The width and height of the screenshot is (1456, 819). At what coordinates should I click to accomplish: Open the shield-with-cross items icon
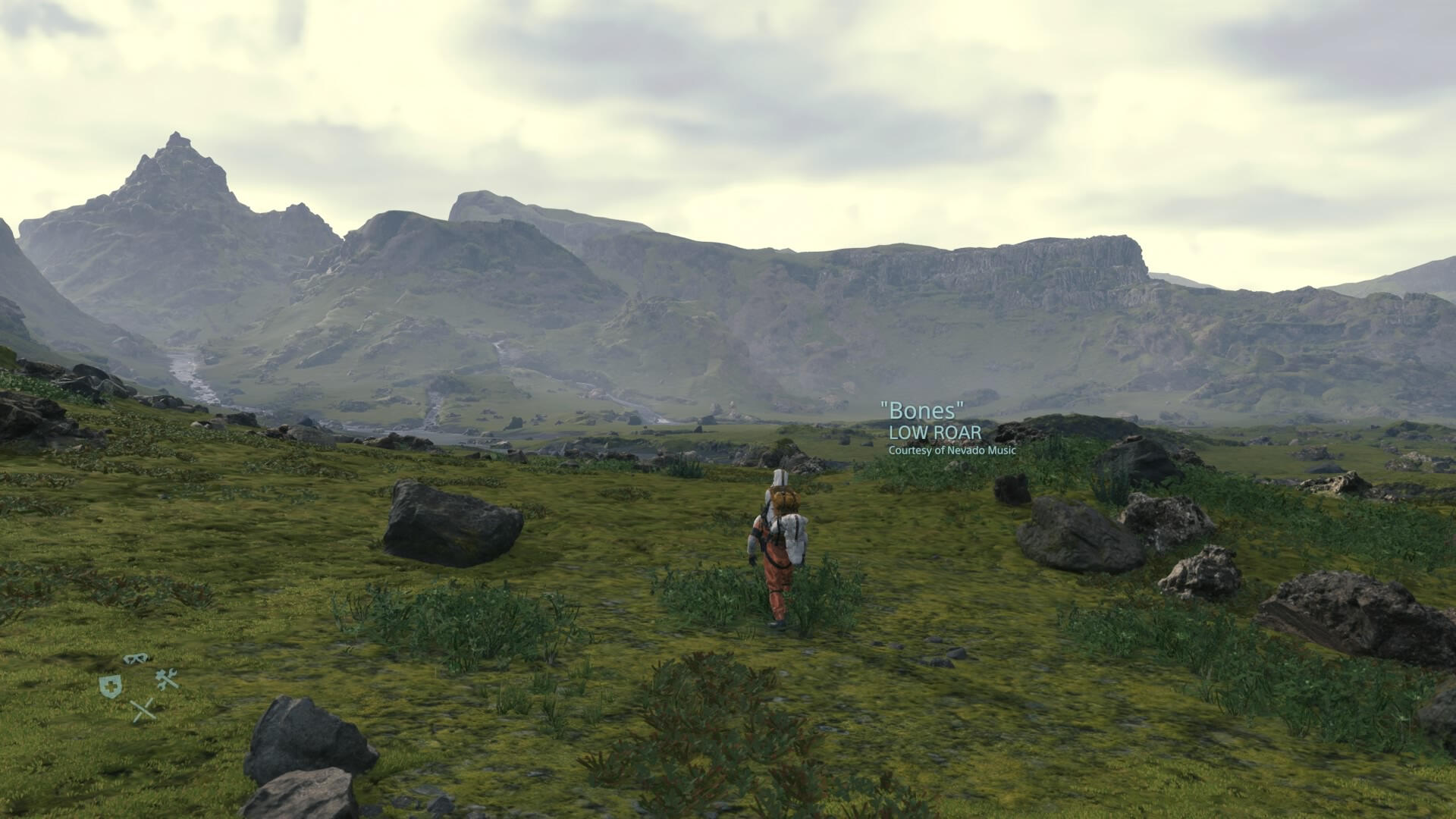[x=110, y=686]
